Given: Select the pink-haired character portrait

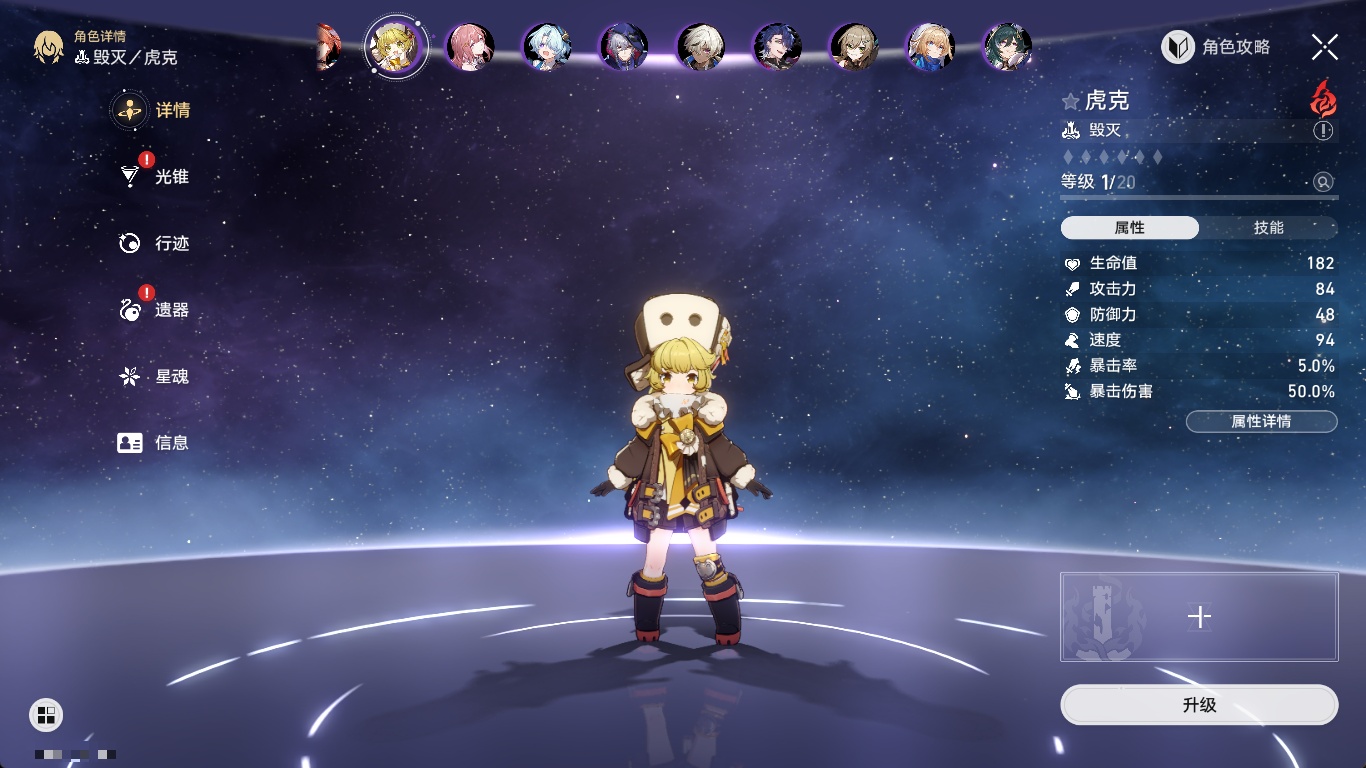Looking at the screenshot, I should coord(469,47).
